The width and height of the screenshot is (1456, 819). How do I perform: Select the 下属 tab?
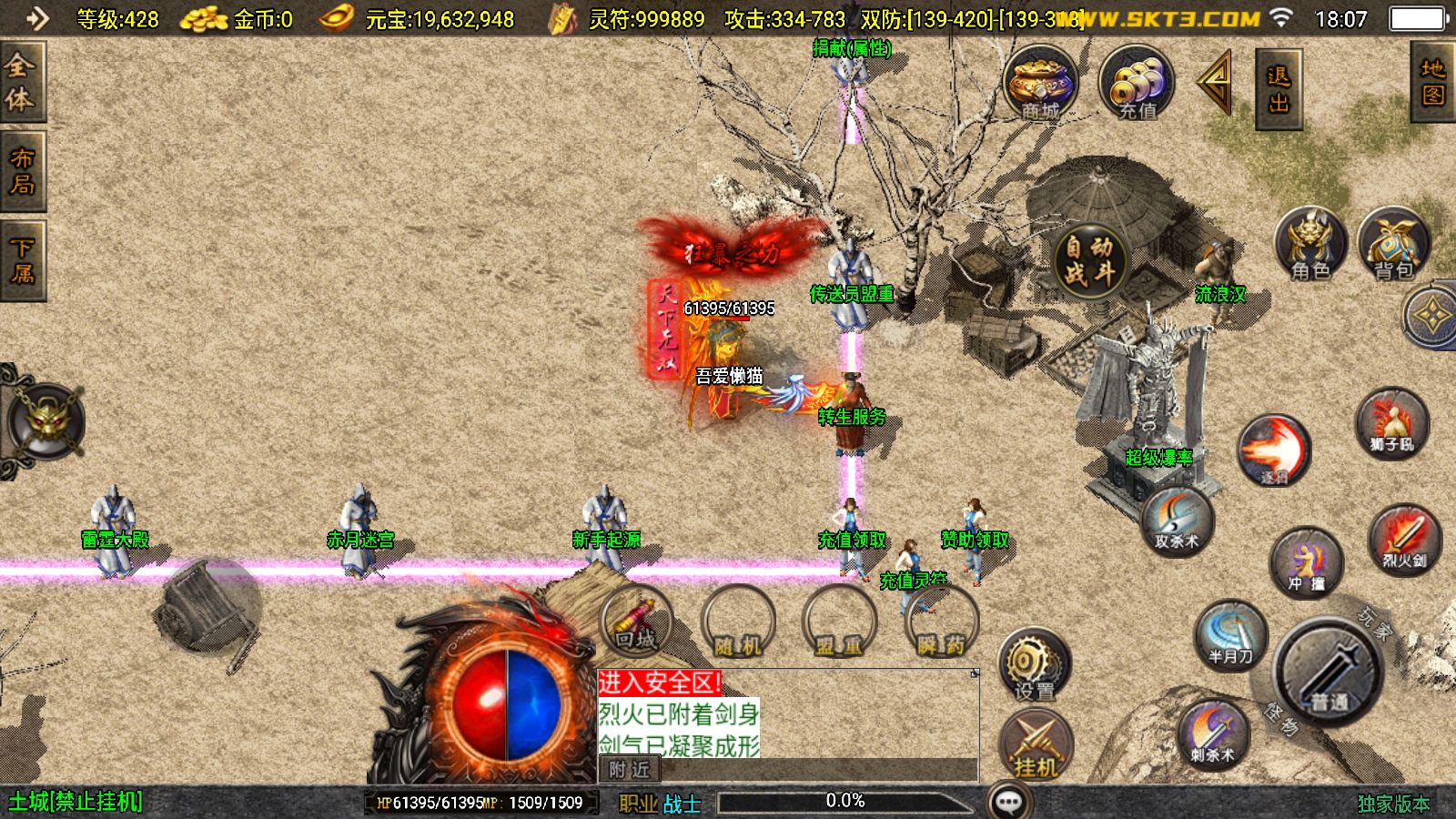tap(22, 260)
